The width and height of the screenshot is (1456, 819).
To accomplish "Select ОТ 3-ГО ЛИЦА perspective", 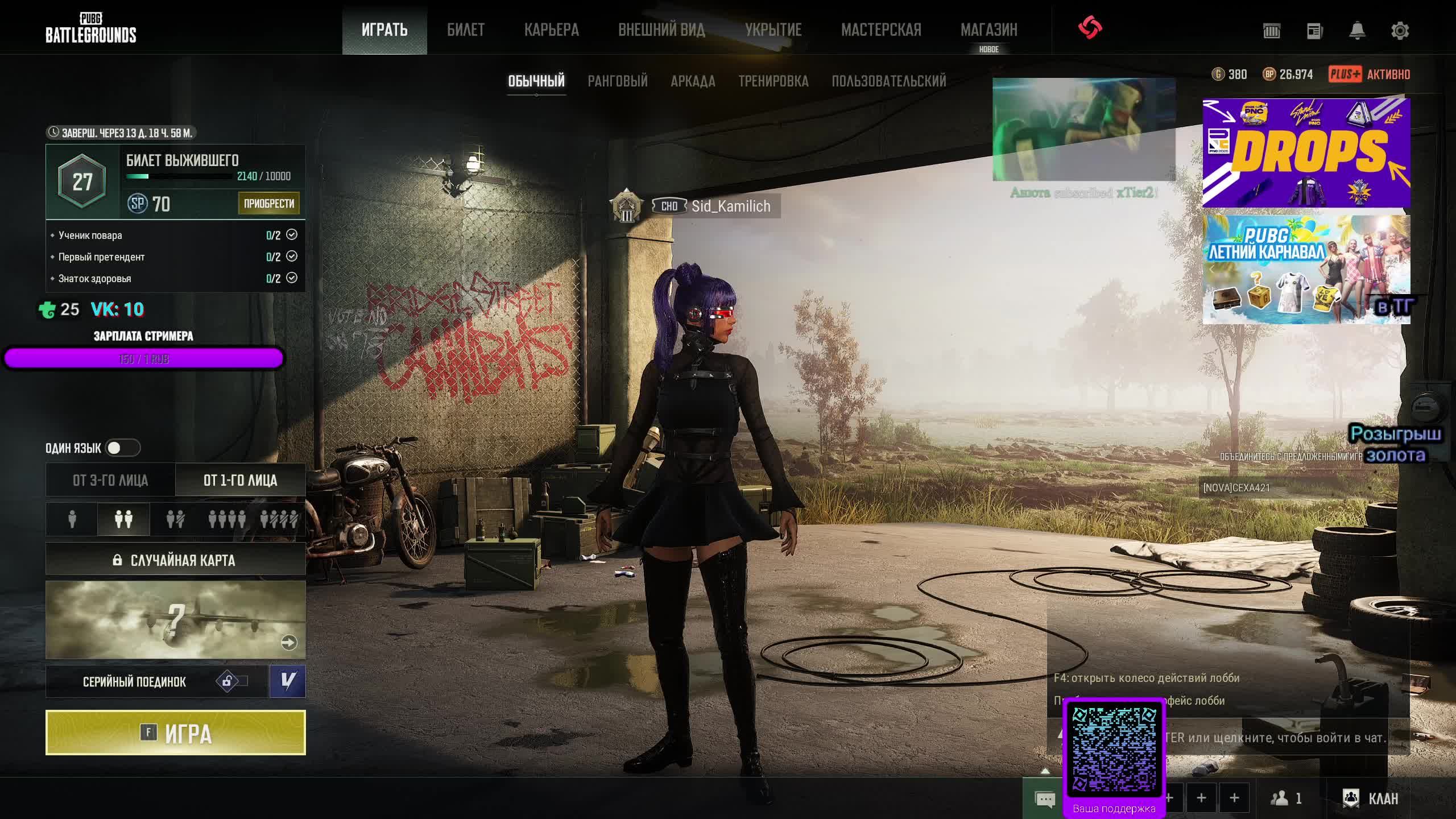I will [x=110, y=480].
